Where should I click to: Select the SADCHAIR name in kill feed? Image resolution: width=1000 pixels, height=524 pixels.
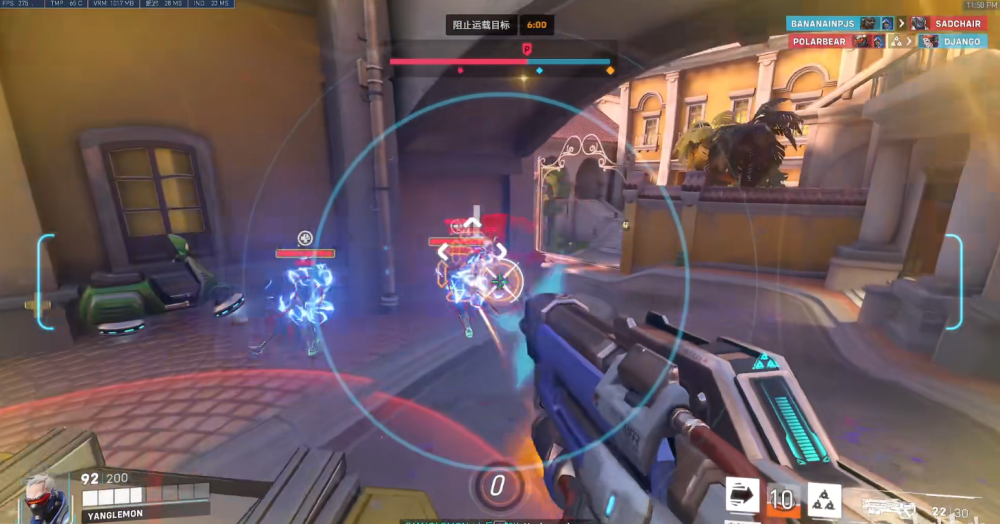(x=958, y=23)
